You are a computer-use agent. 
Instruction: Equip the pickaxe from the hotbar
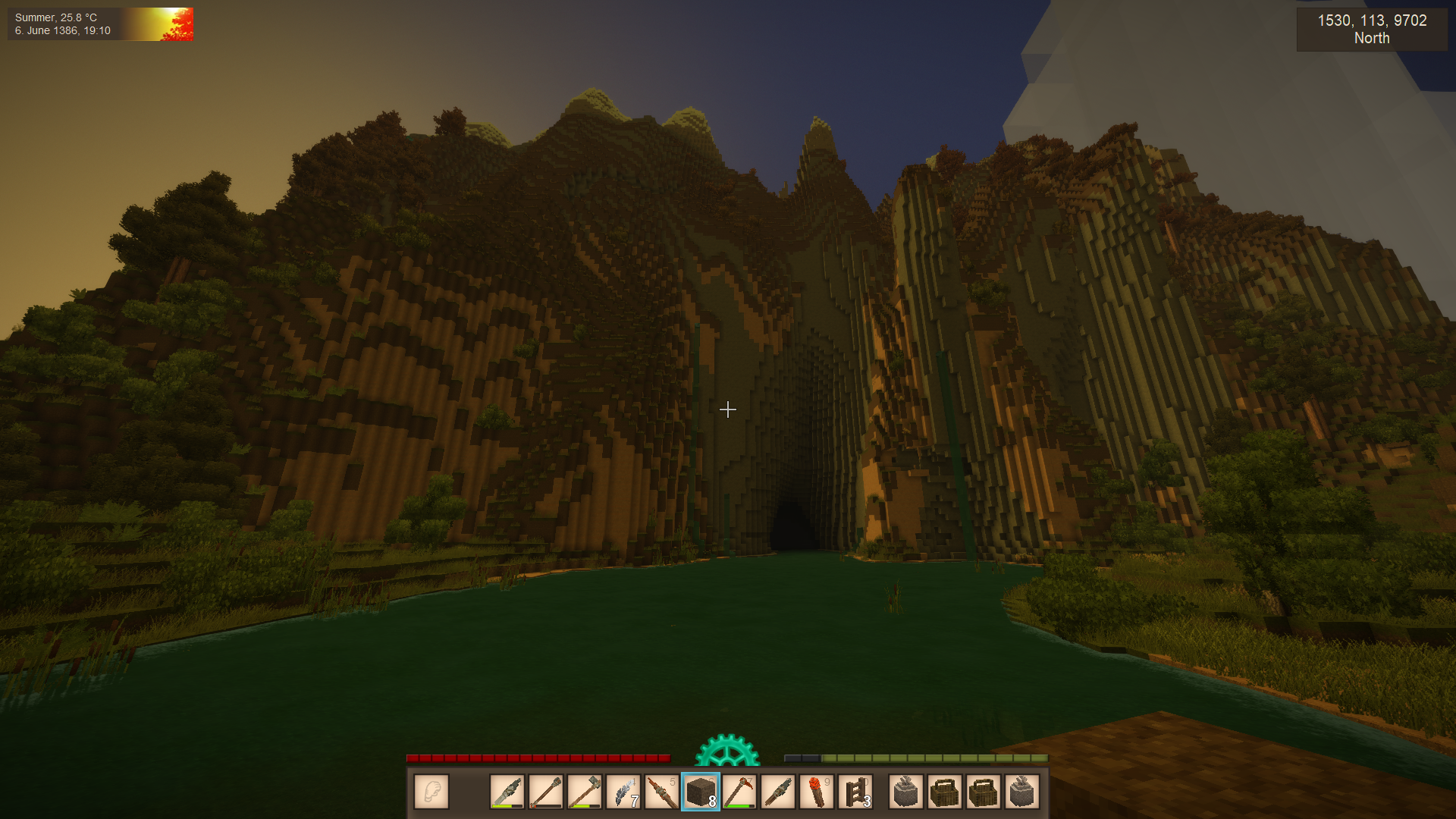tap(739, 792)
